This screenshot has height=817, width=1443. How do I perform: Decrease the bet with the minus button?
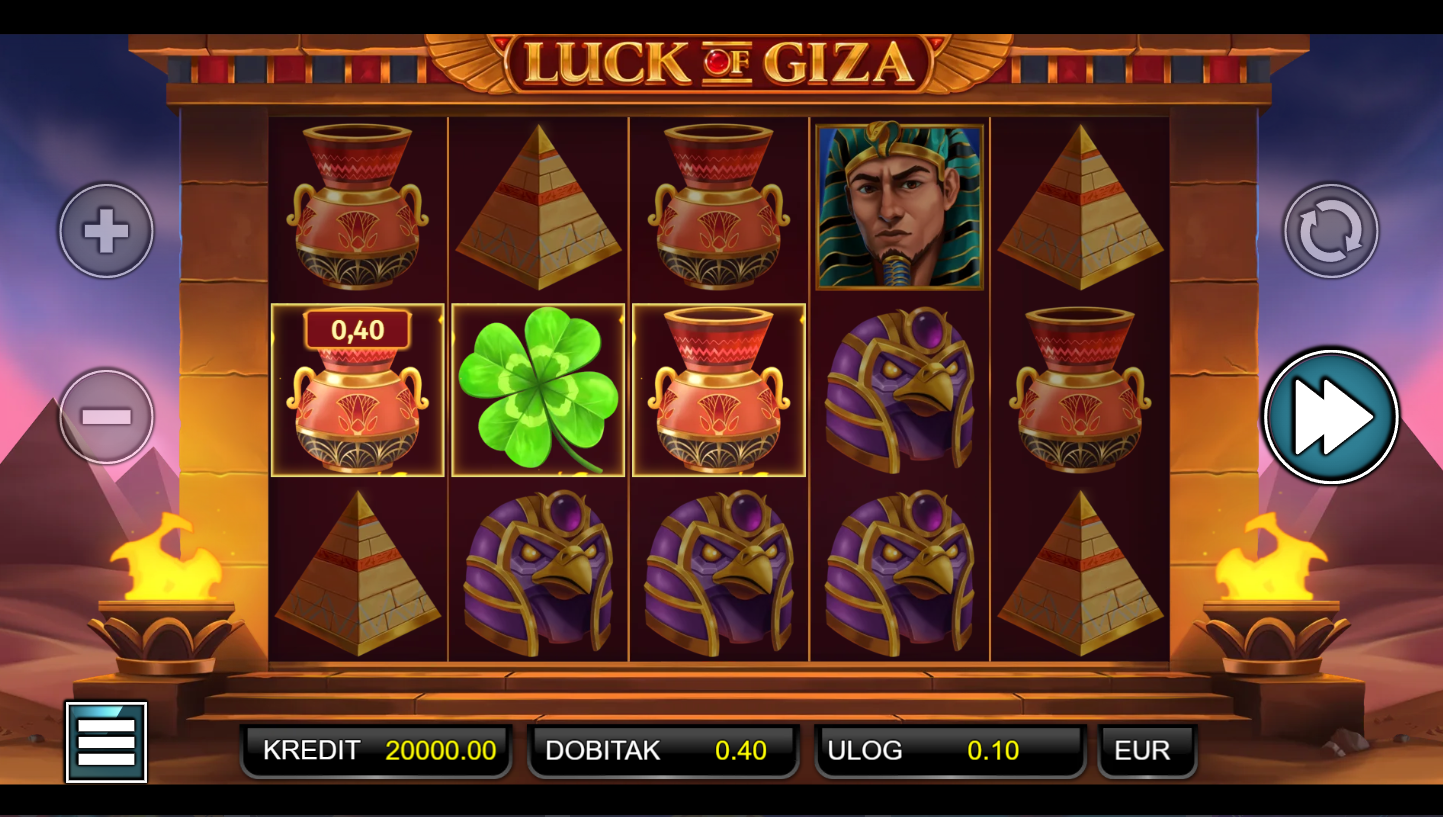click(106, 416)
